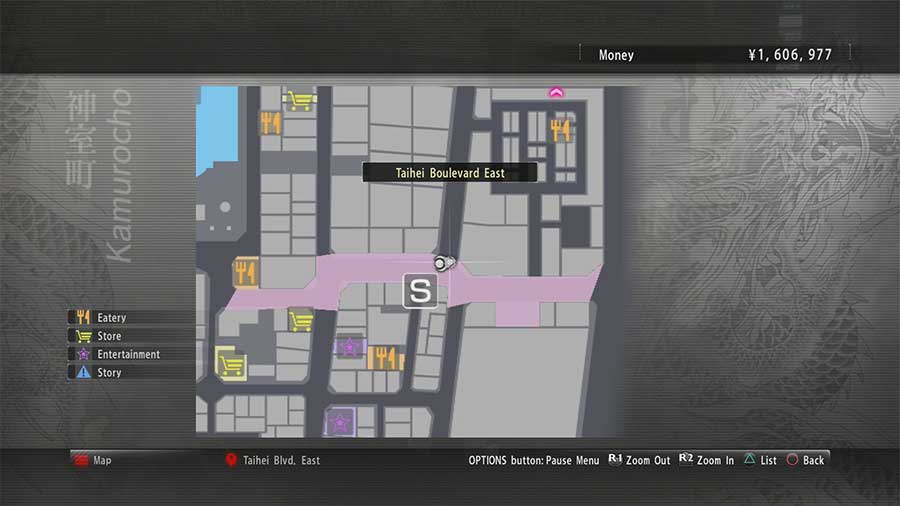Select the Story legend entry
Screen dimensions: 900x506
tap(108, 372)
